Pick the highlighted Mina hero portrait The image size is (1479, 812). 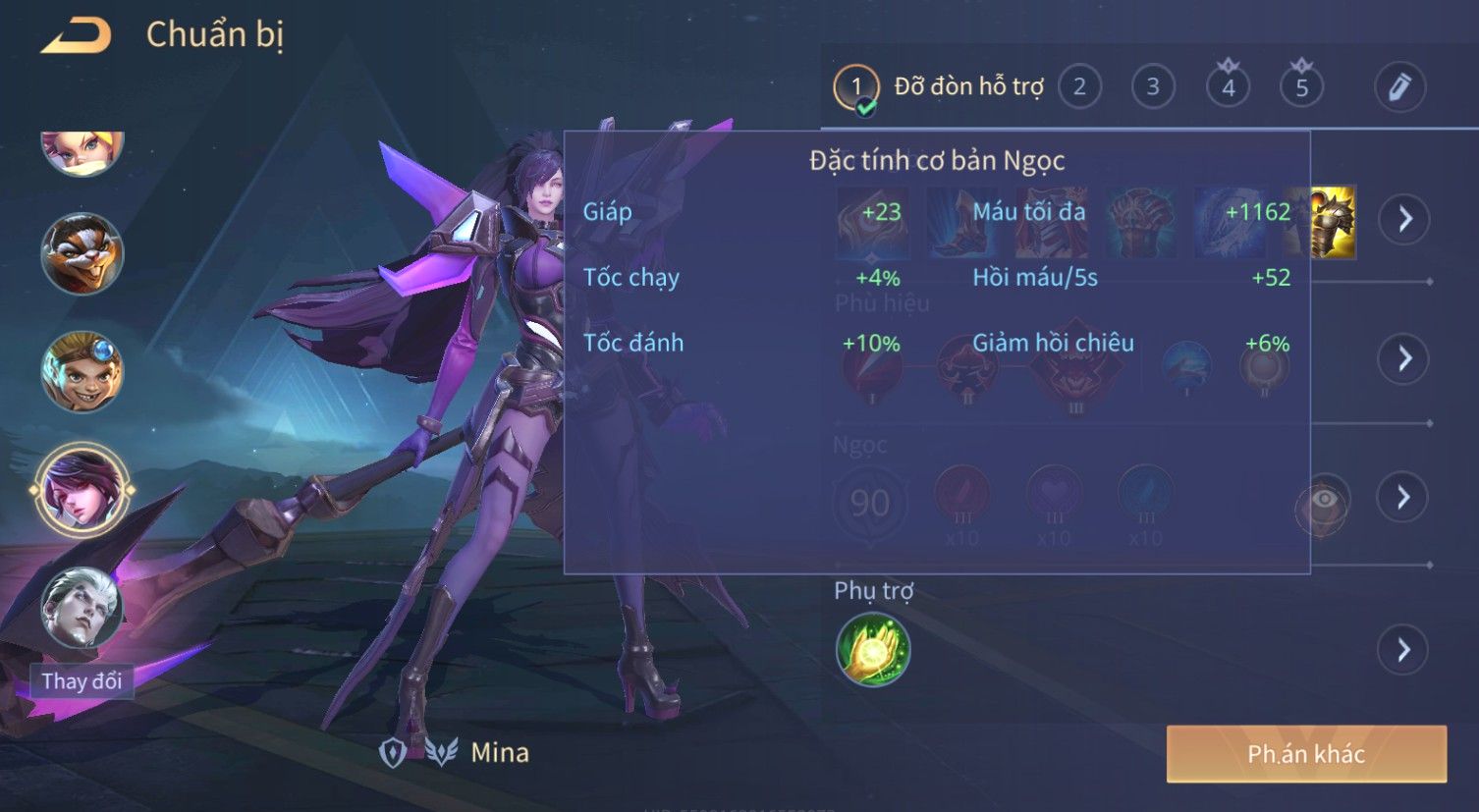tap(82, 489)
